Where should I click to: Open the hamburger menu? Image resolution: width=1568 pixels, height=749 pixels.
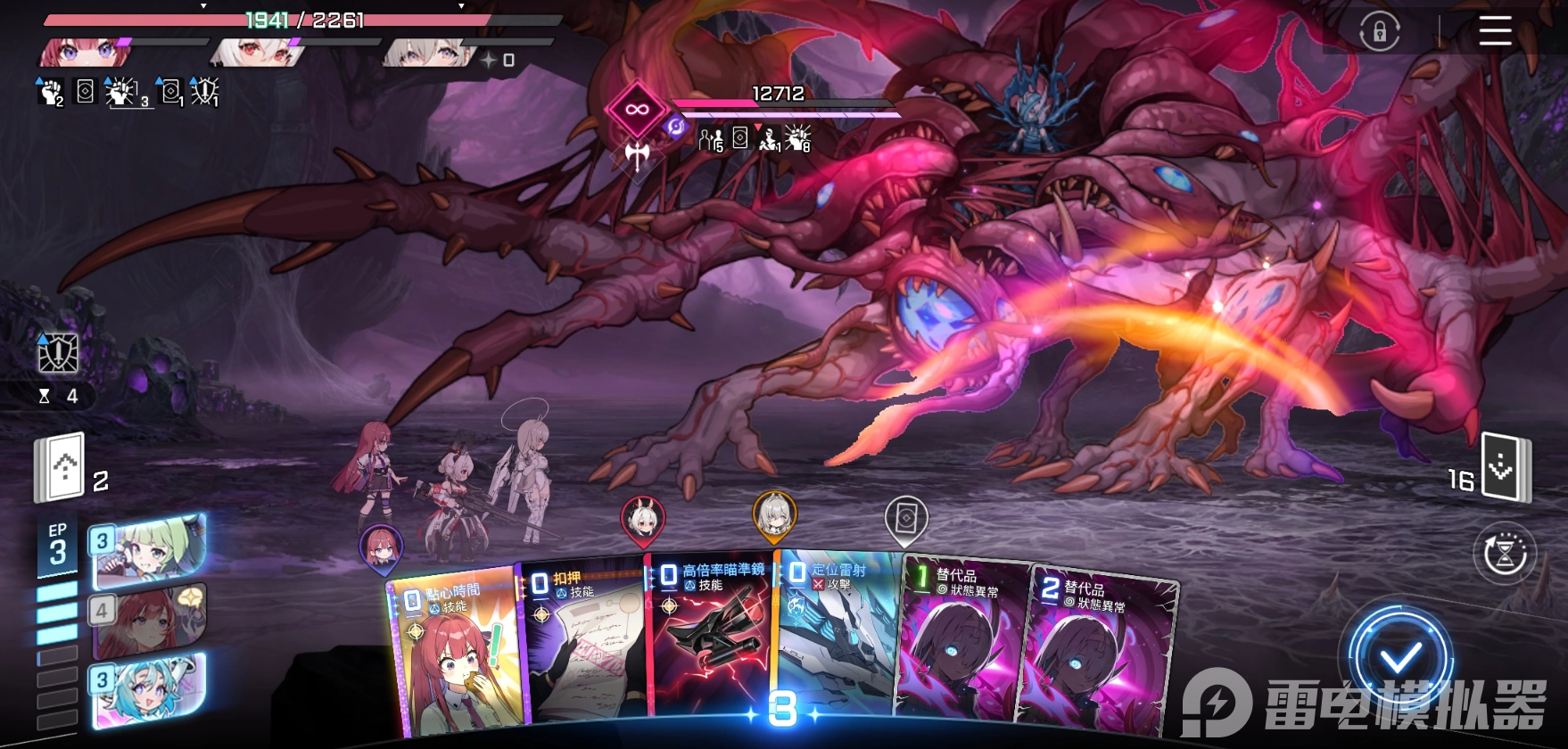pyautogui.click(x=1495, y=31)
